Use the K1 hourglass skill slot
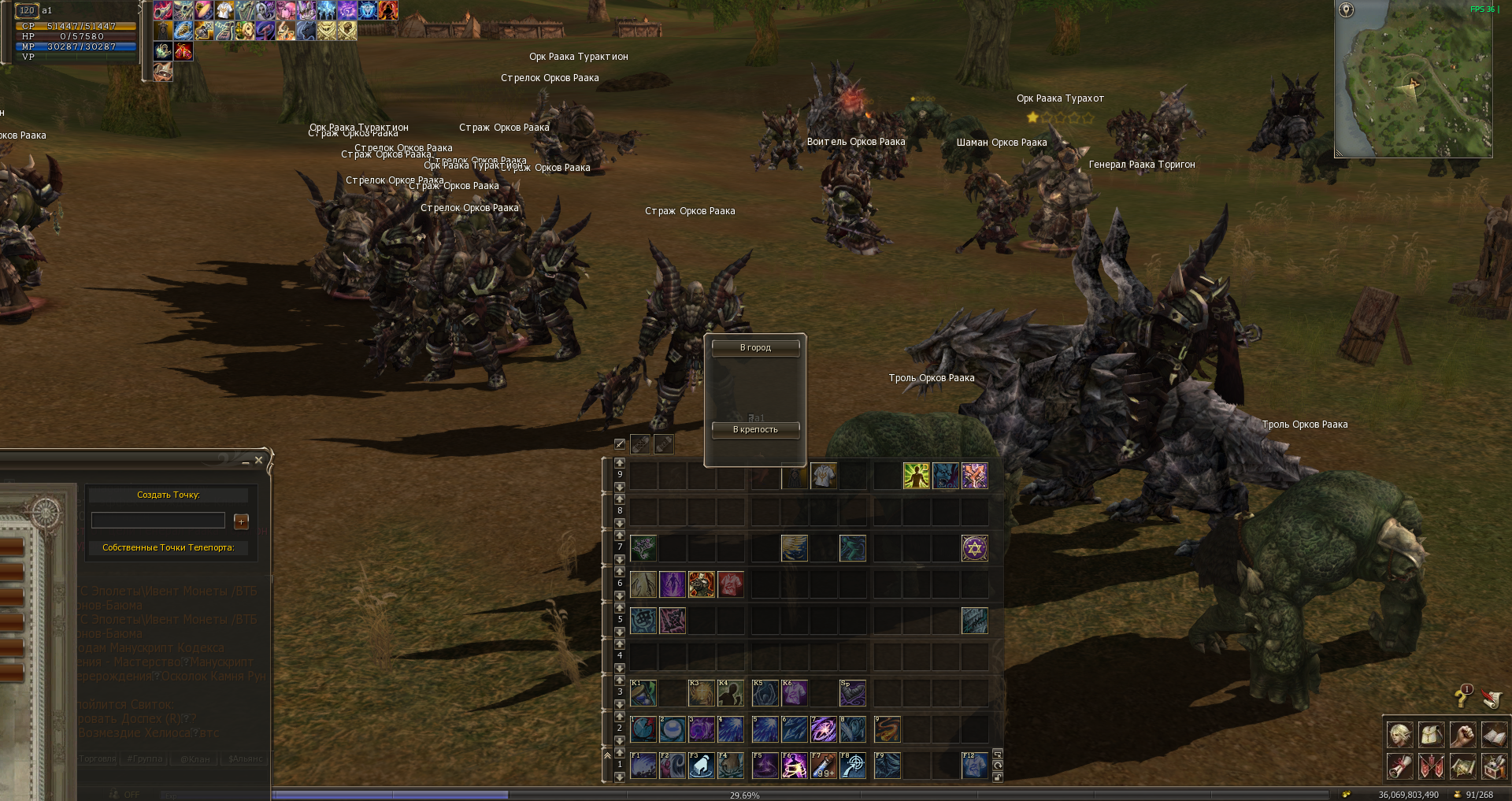This screenshot has width=1512, height=801. tap(643, 693)
